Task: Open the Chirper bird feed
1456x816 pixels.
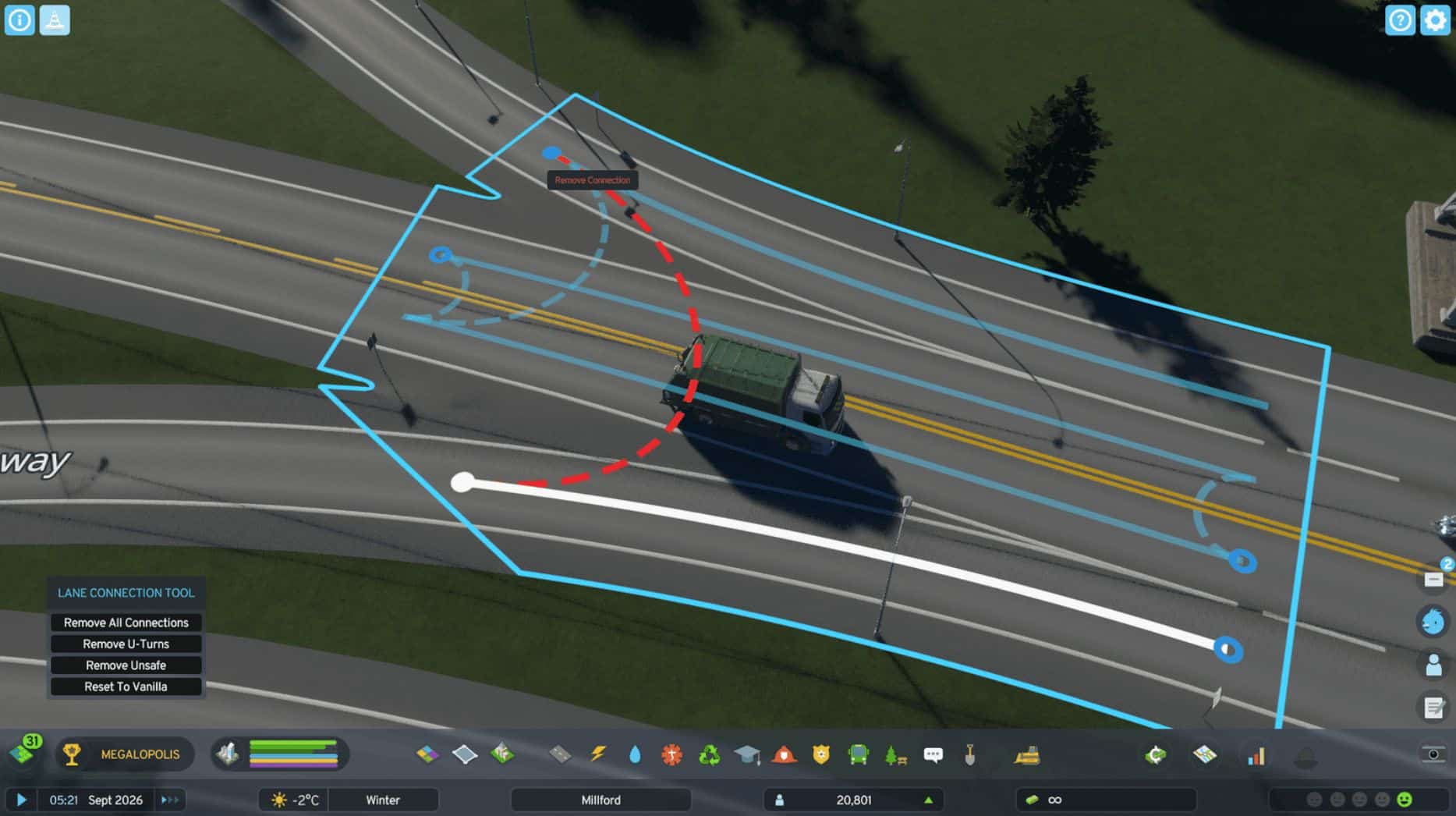Action: coord(1433,621)
